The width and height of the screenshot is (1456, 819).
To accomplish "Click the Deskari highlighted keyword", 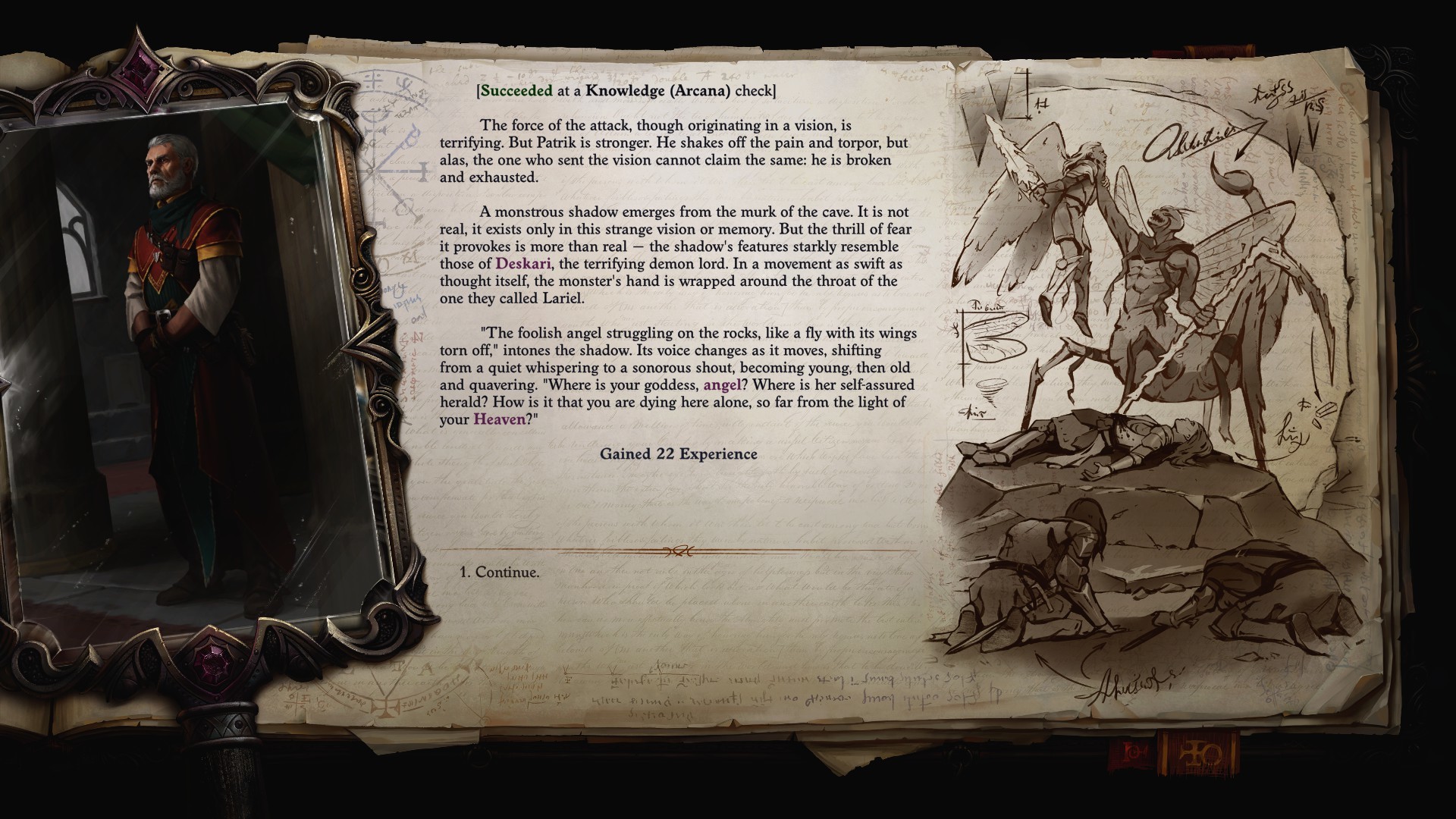I will 522,262.
